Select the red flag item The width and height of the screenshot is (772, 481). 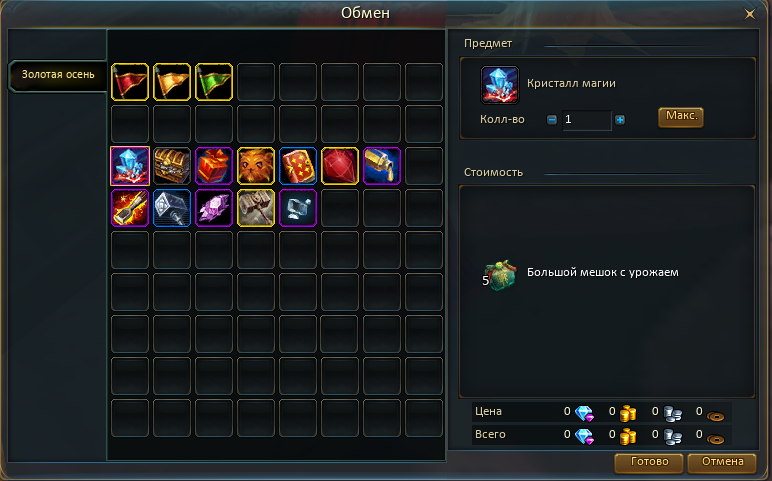pos(130,82)
